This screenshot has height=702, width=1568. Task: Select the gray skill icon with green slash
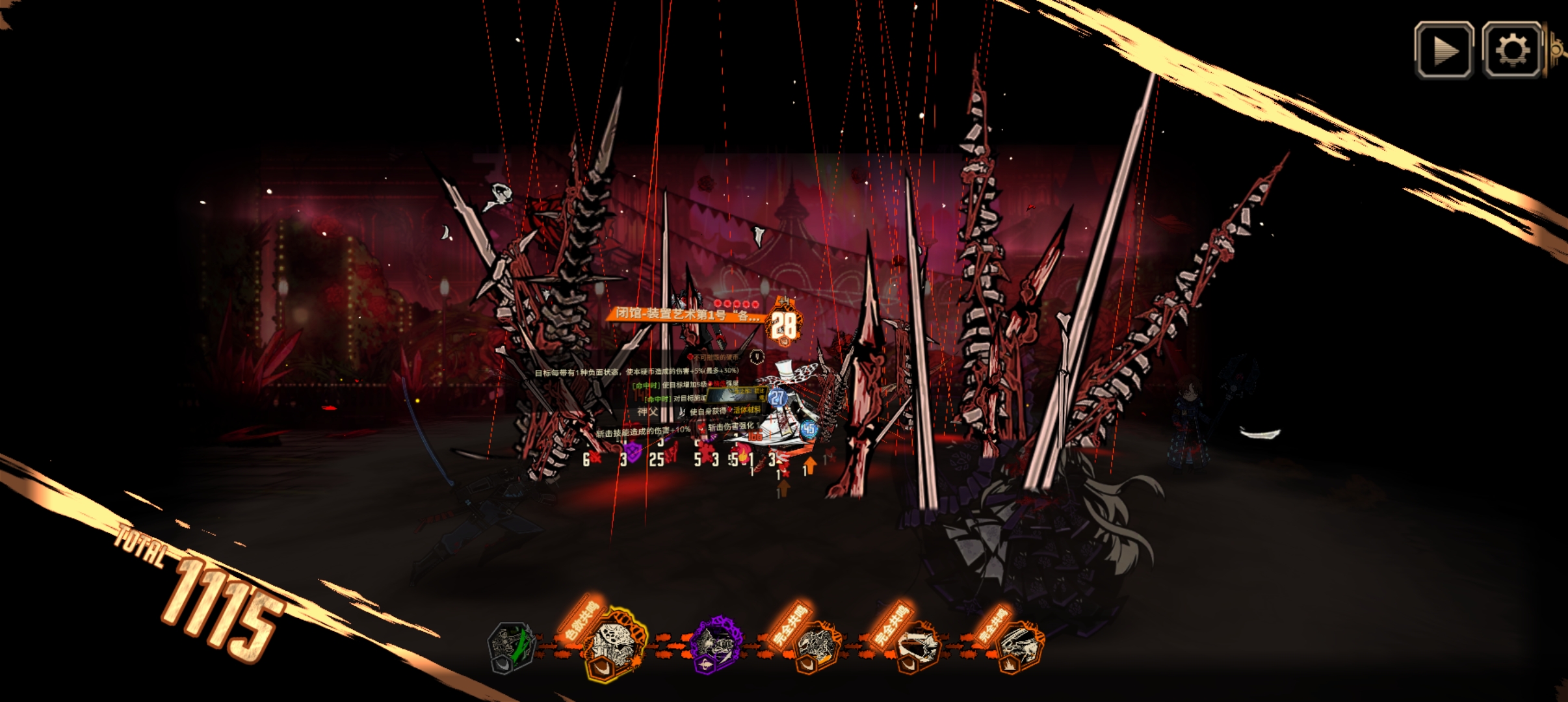[512, 647]
